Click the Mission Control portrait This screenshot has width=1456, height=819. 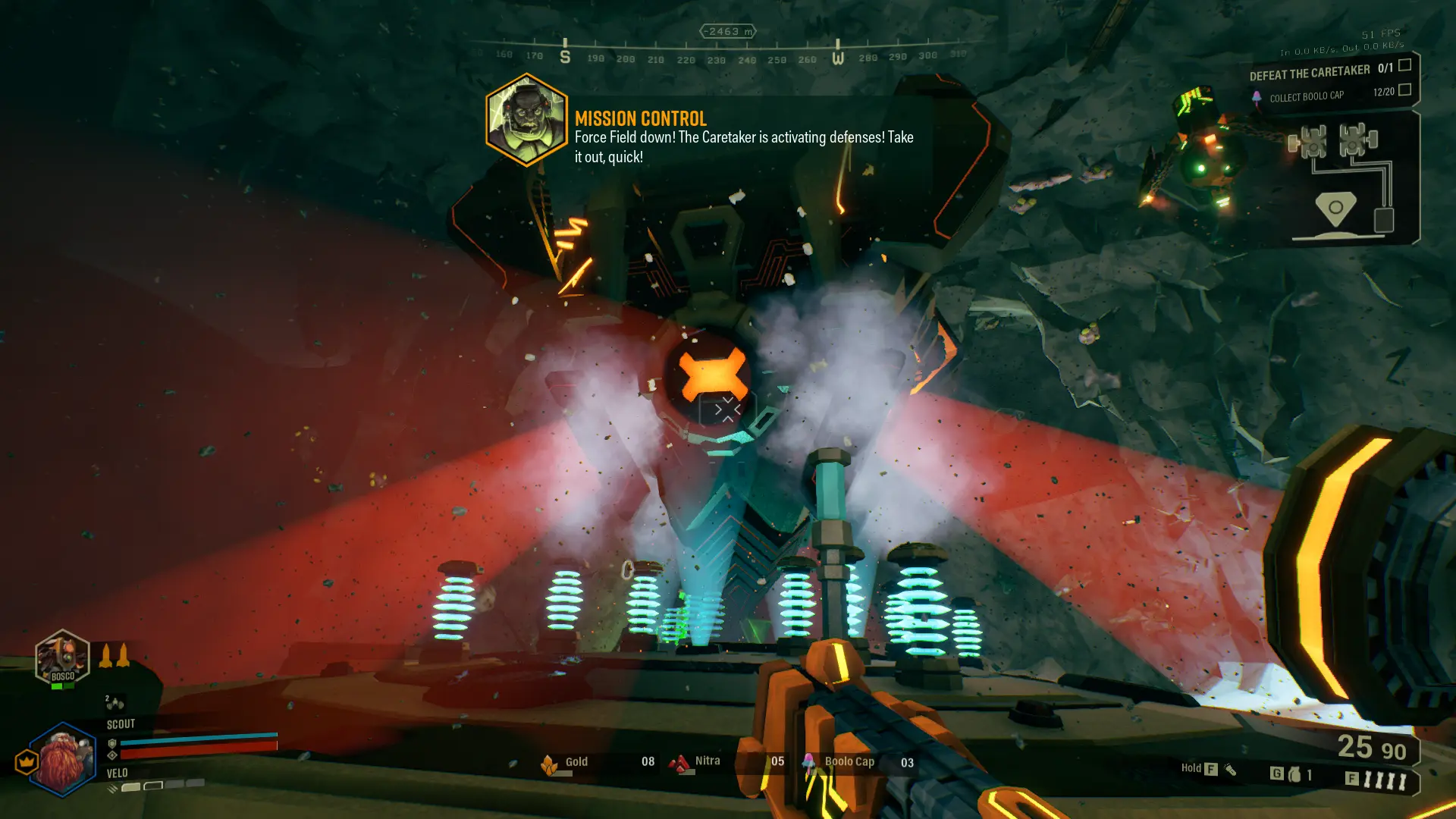[526, 120]
